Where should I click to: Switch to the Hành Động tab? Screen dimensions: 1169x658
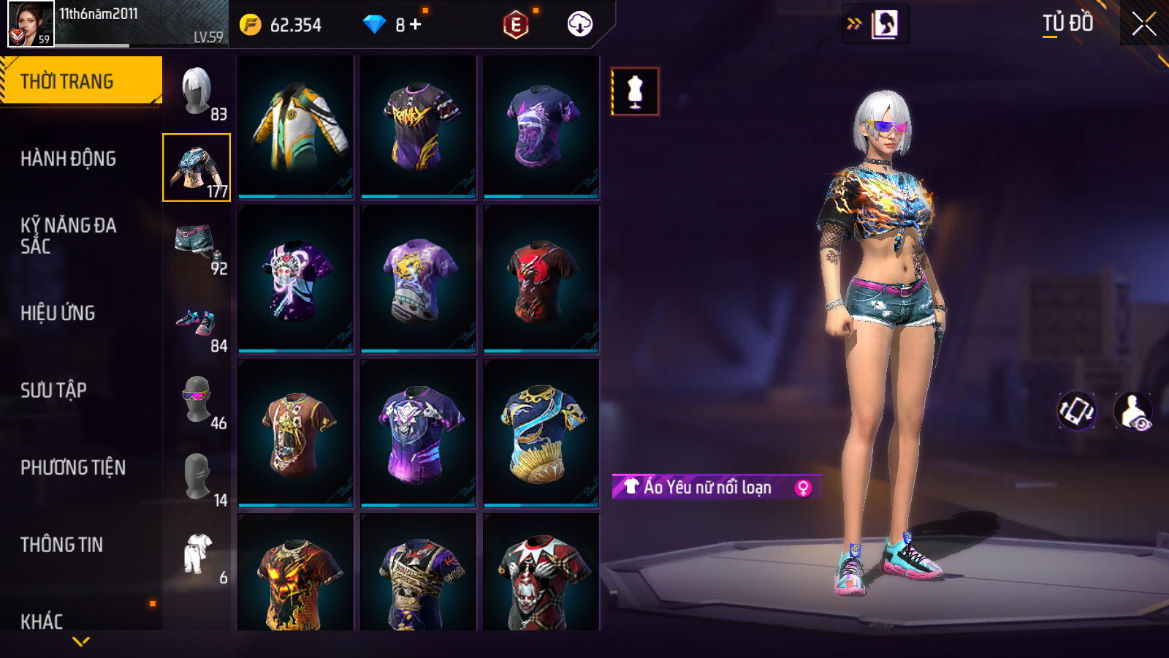[68, 158]
